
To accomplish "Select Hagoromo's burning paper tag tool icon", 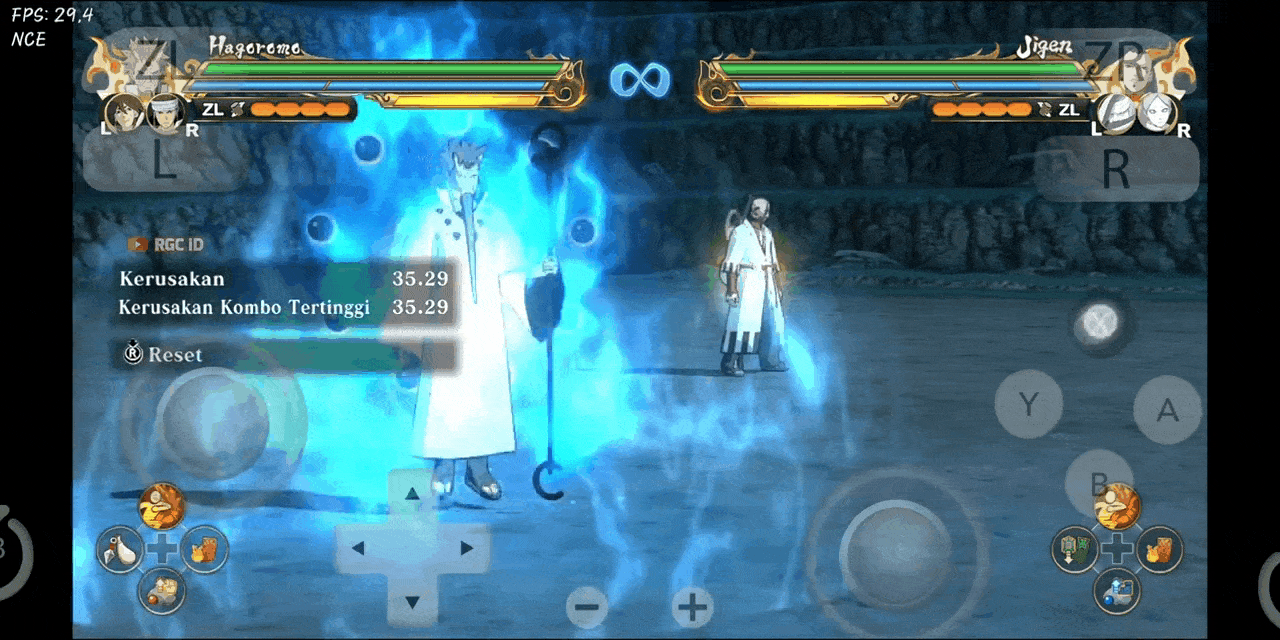I will pyautogui.click(x=204, y=549).
